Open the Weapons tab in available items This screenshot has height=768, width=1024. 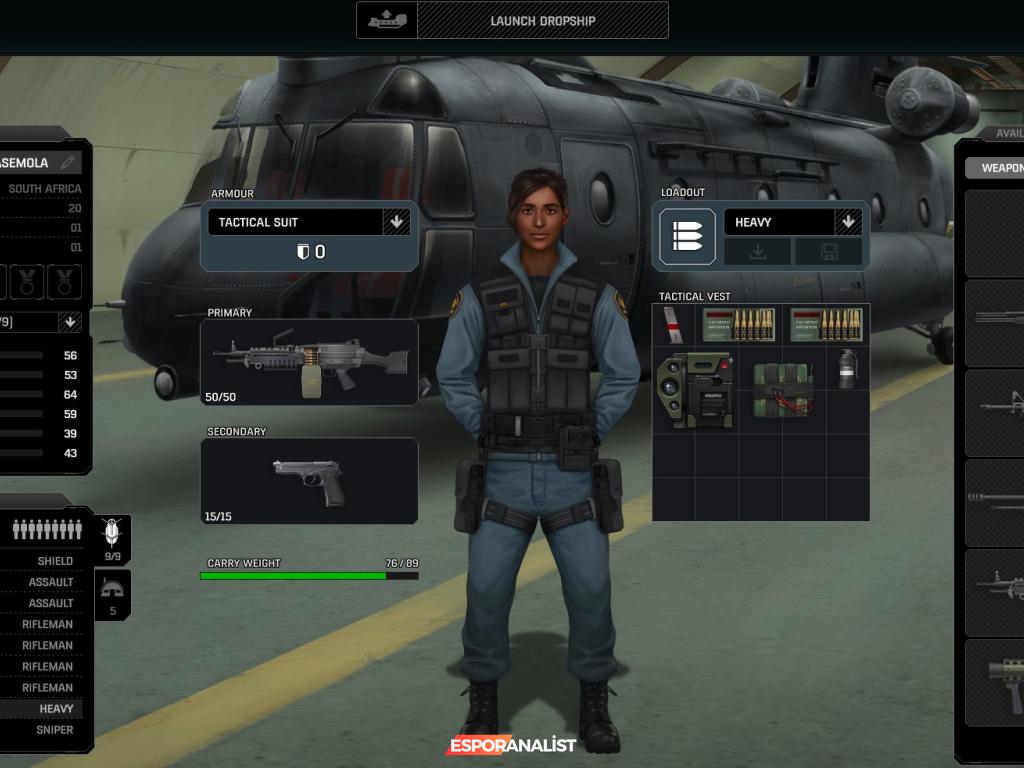[1000, 168]
